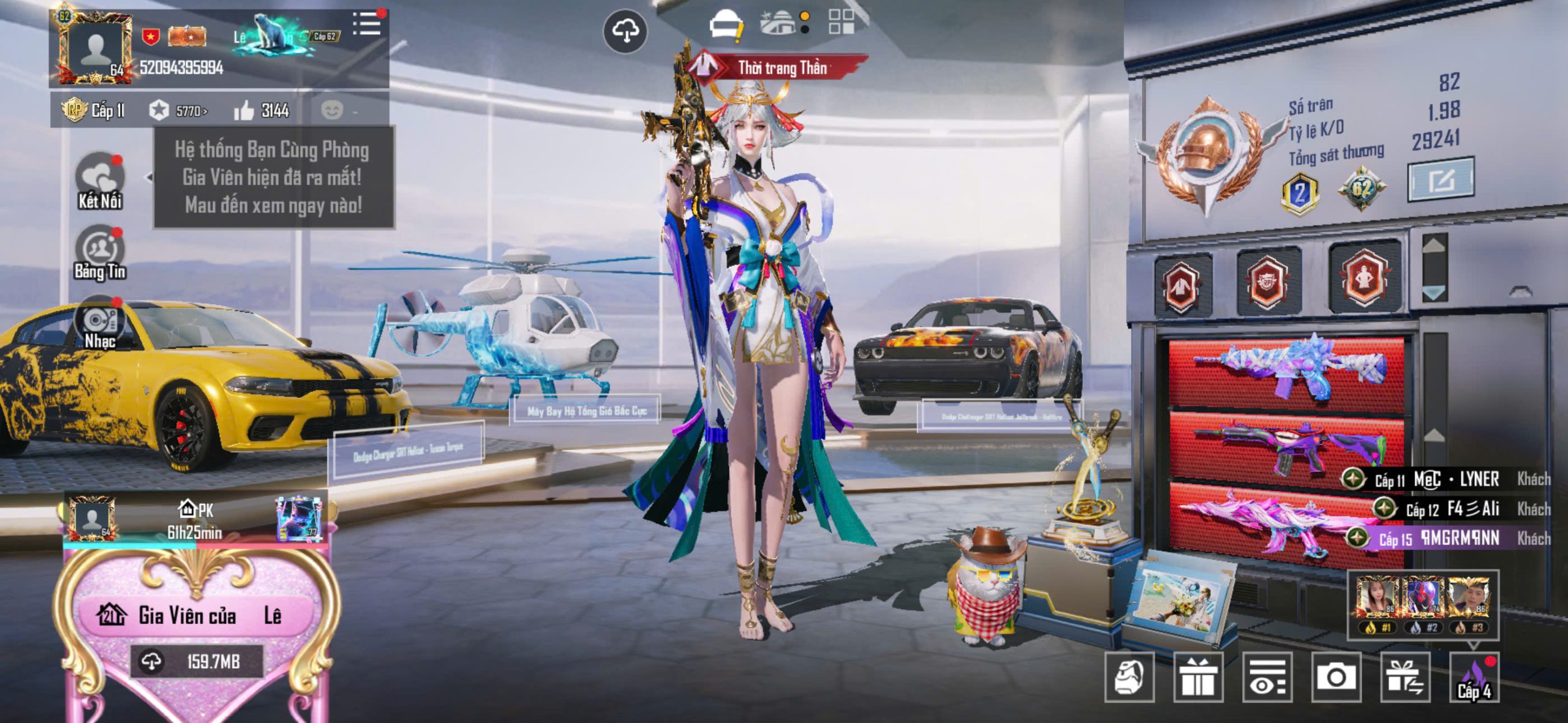The width and height of the screenshot is (1568, 723).
Task: Open the list menu icon
Action: click(367, 24)
